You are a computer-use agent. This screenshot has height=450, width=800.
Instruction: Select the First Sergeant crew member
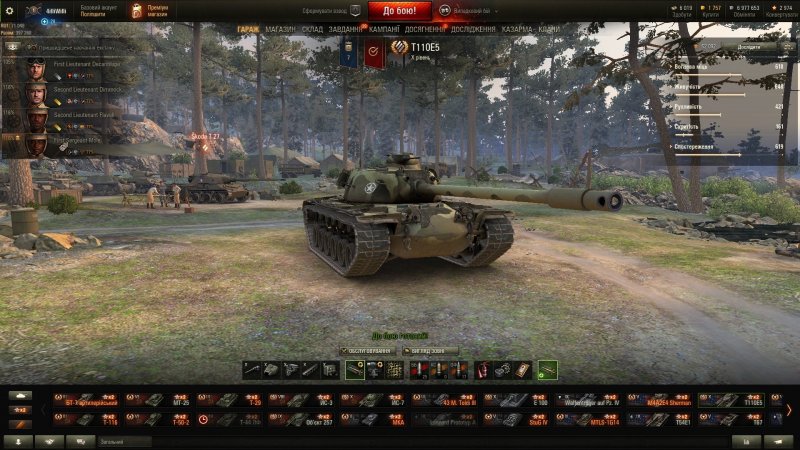(x=37, y=144)
